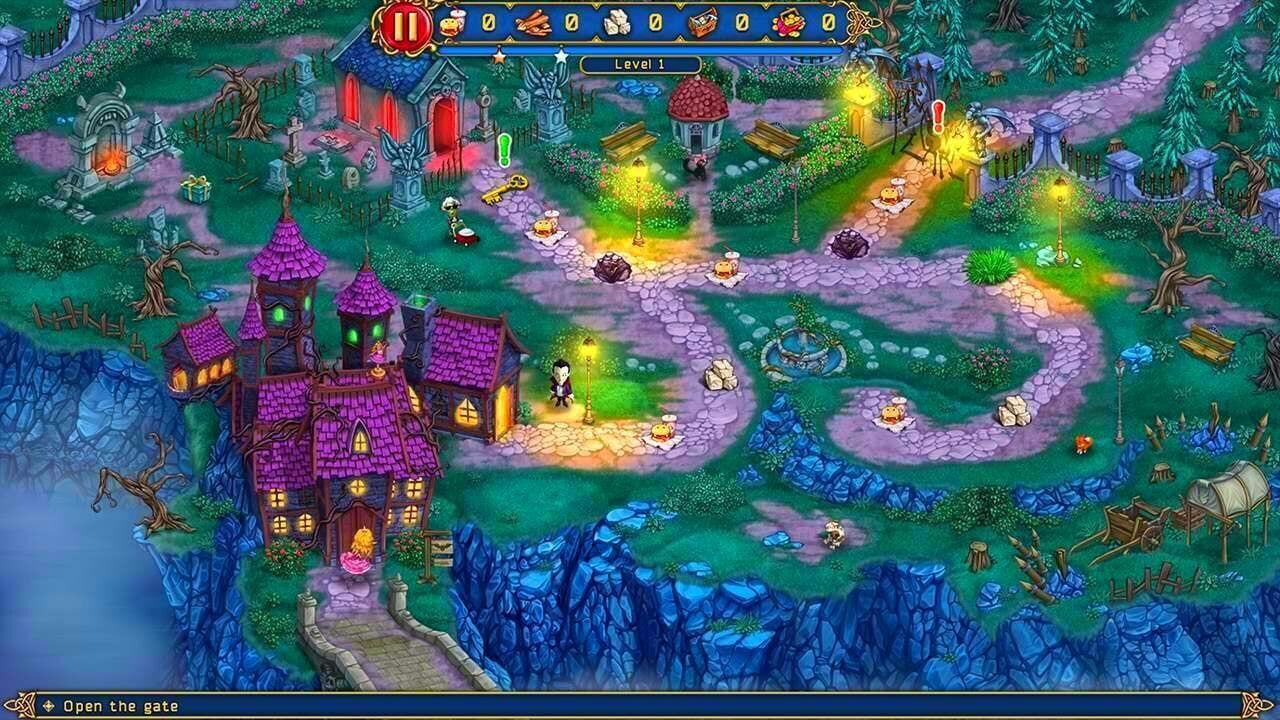Click the green exclamation mark near the church
Viewport: 1280px width, 720px height.
point(503,150)
